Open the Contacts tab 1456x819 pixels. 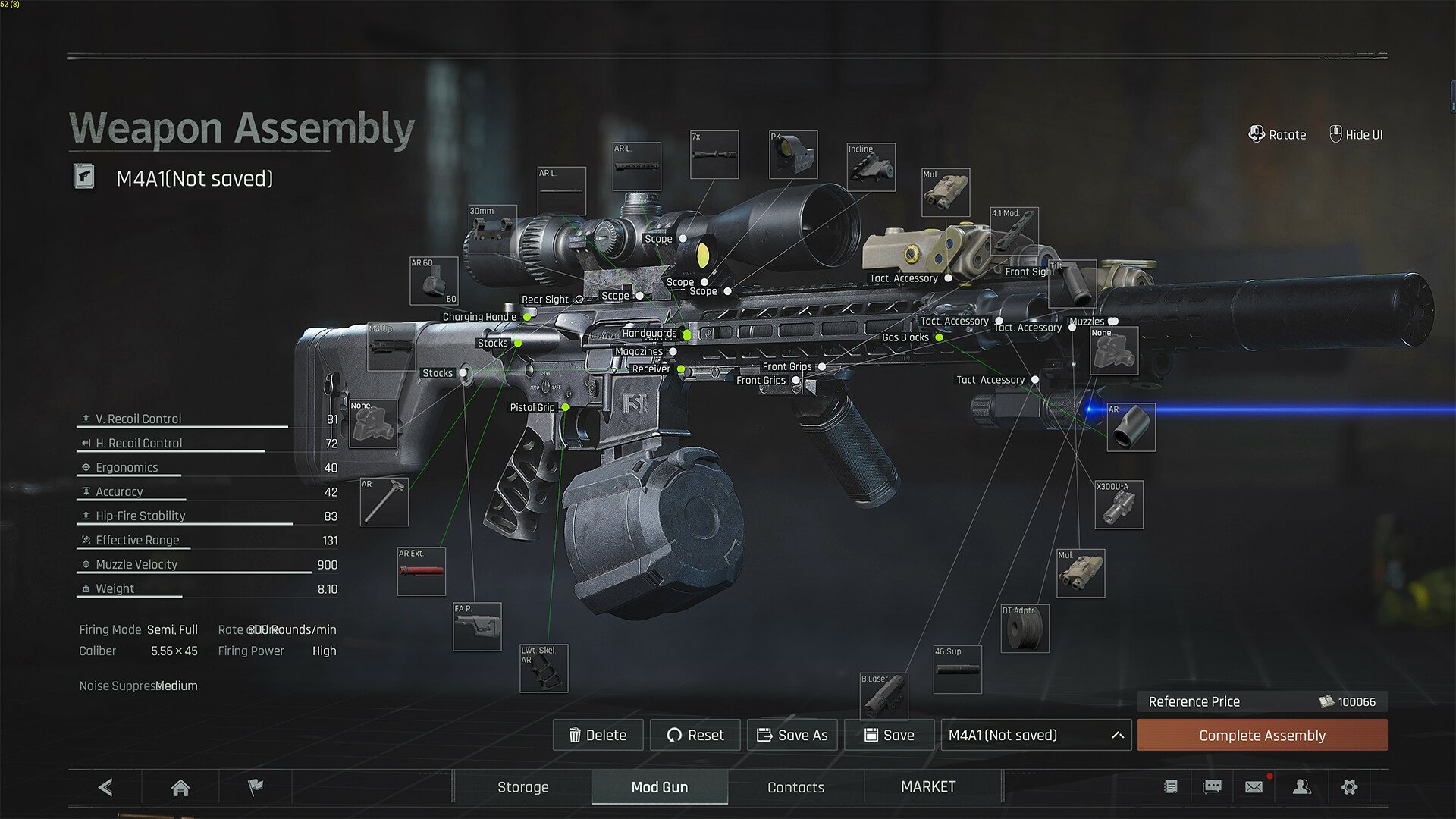[795, 786]
